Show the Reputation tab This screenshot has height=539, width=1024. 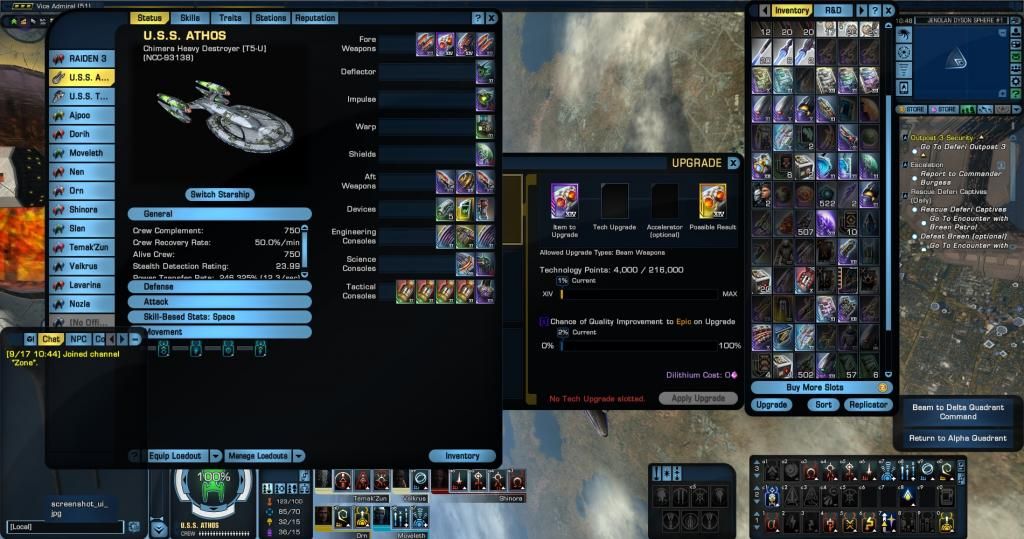(x=315, y=18)
